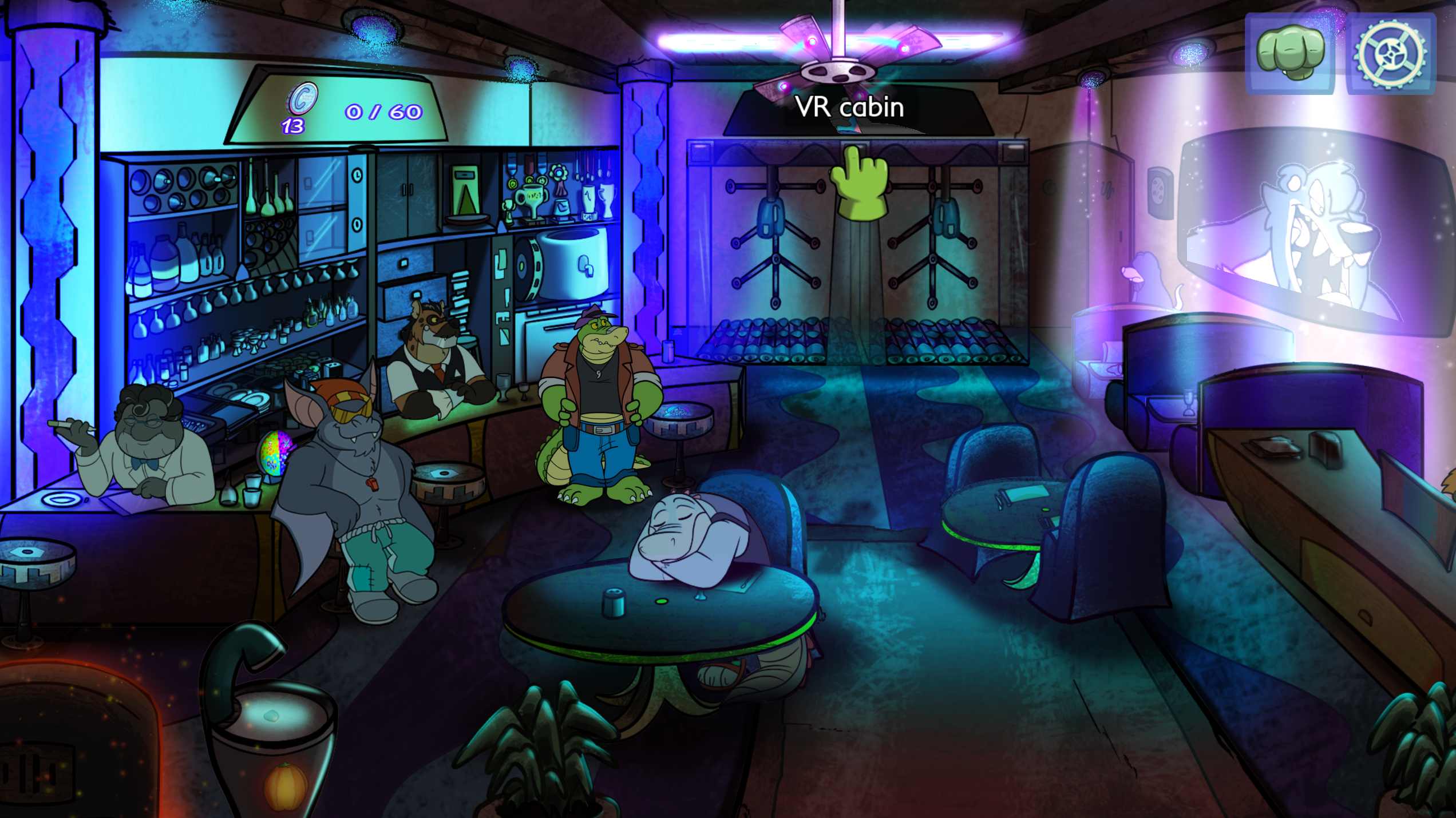1456x818 pixels.
Task: Talk to the hyena bartender
Action: click(x=434, y=355)
